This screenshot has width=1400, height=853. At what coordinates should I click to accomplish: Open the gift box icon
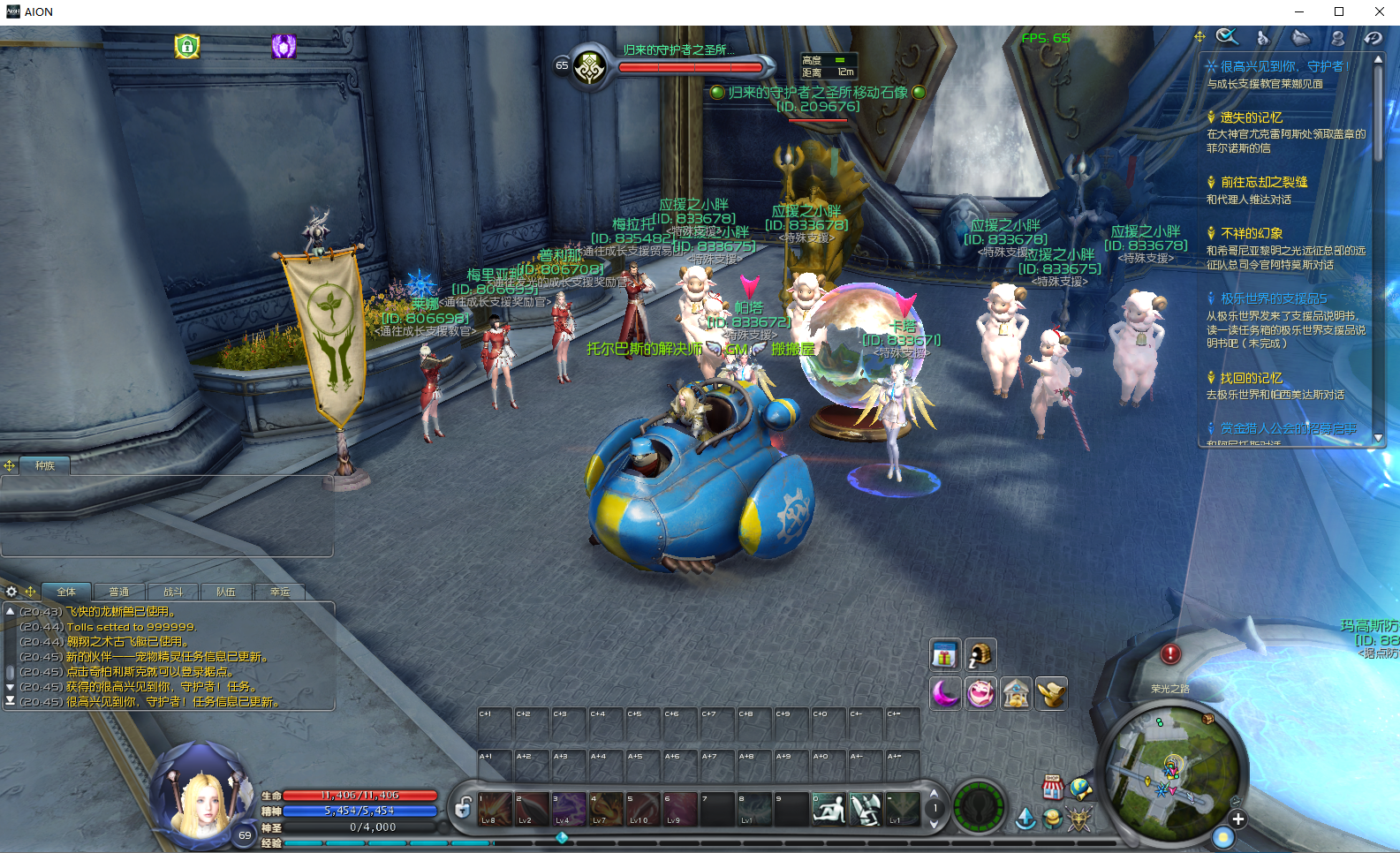[x=944, y=655]
